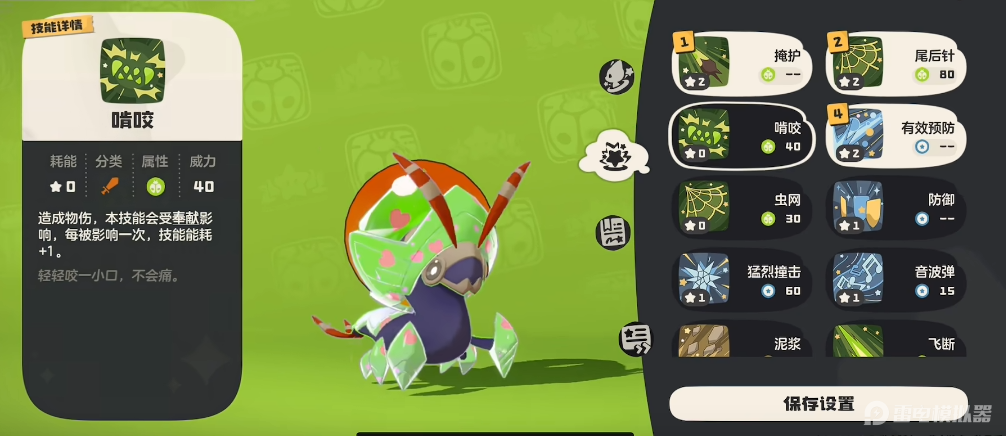Select the 猛烈撞击 skill card
The width and height of the screenshot is (1006, 436).
click(x=741, y=278)
